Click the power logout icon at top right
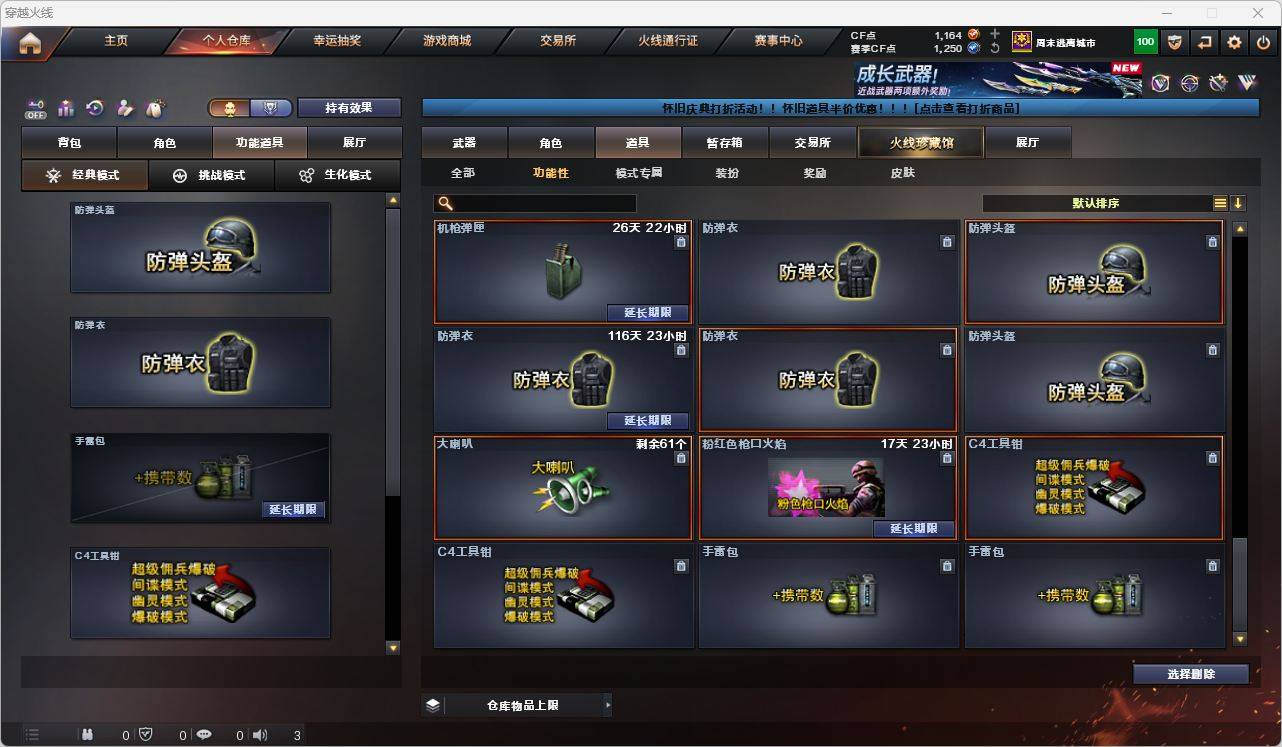Image resolution: width=1282 pixels, height=747 pixels. (x=1263, y=42)
